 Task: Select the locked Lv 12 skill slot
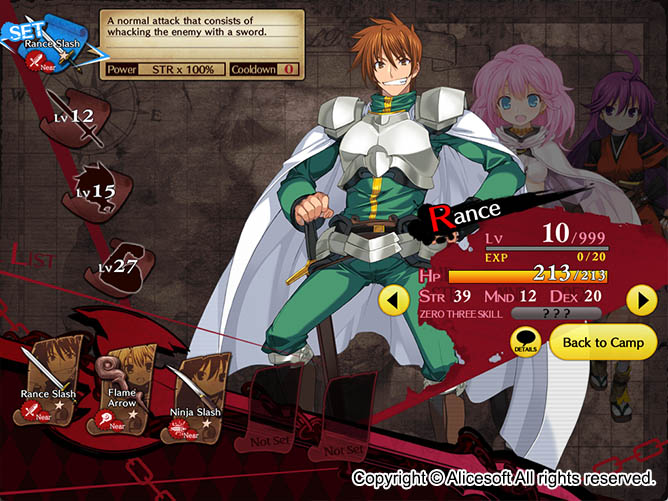click(x=77, y=118)
